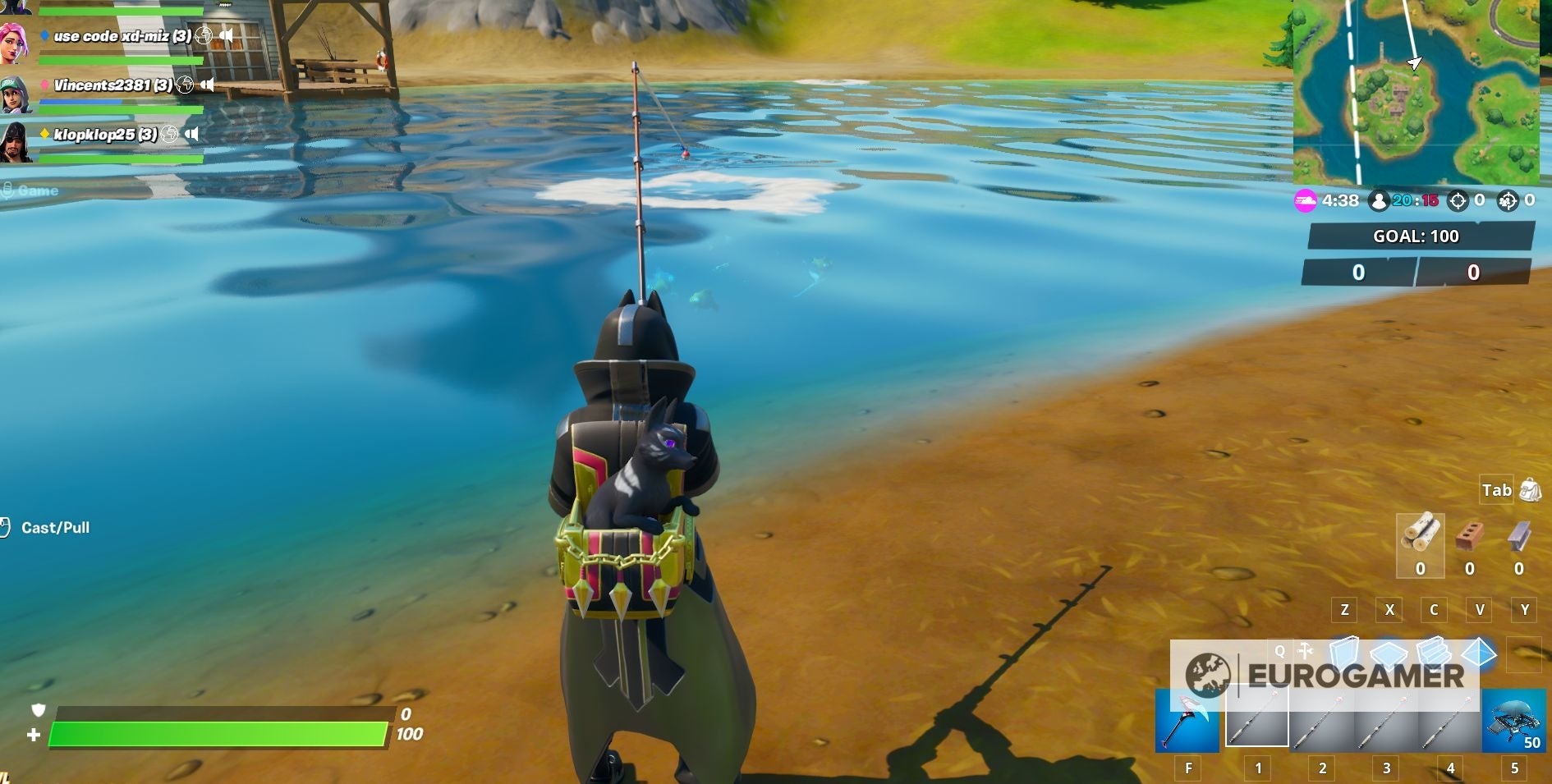Mute voice chat for use code xd-miz

coord(227,36)
